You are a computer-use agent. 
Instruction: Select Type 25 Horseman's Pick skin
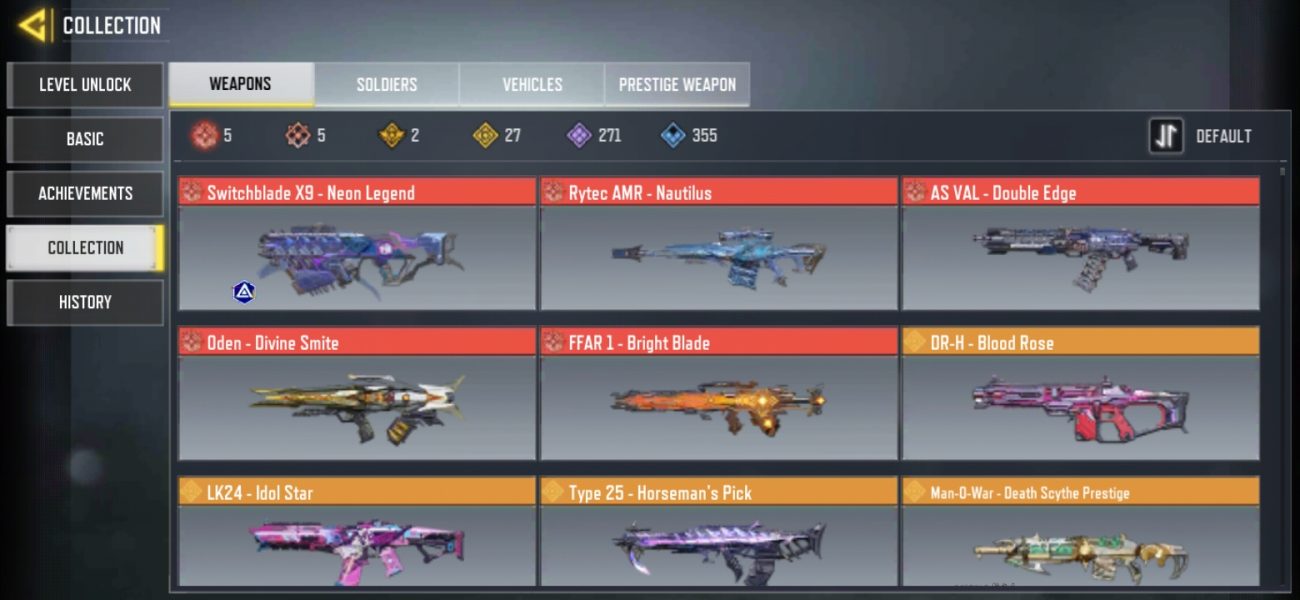pos(719,535)
